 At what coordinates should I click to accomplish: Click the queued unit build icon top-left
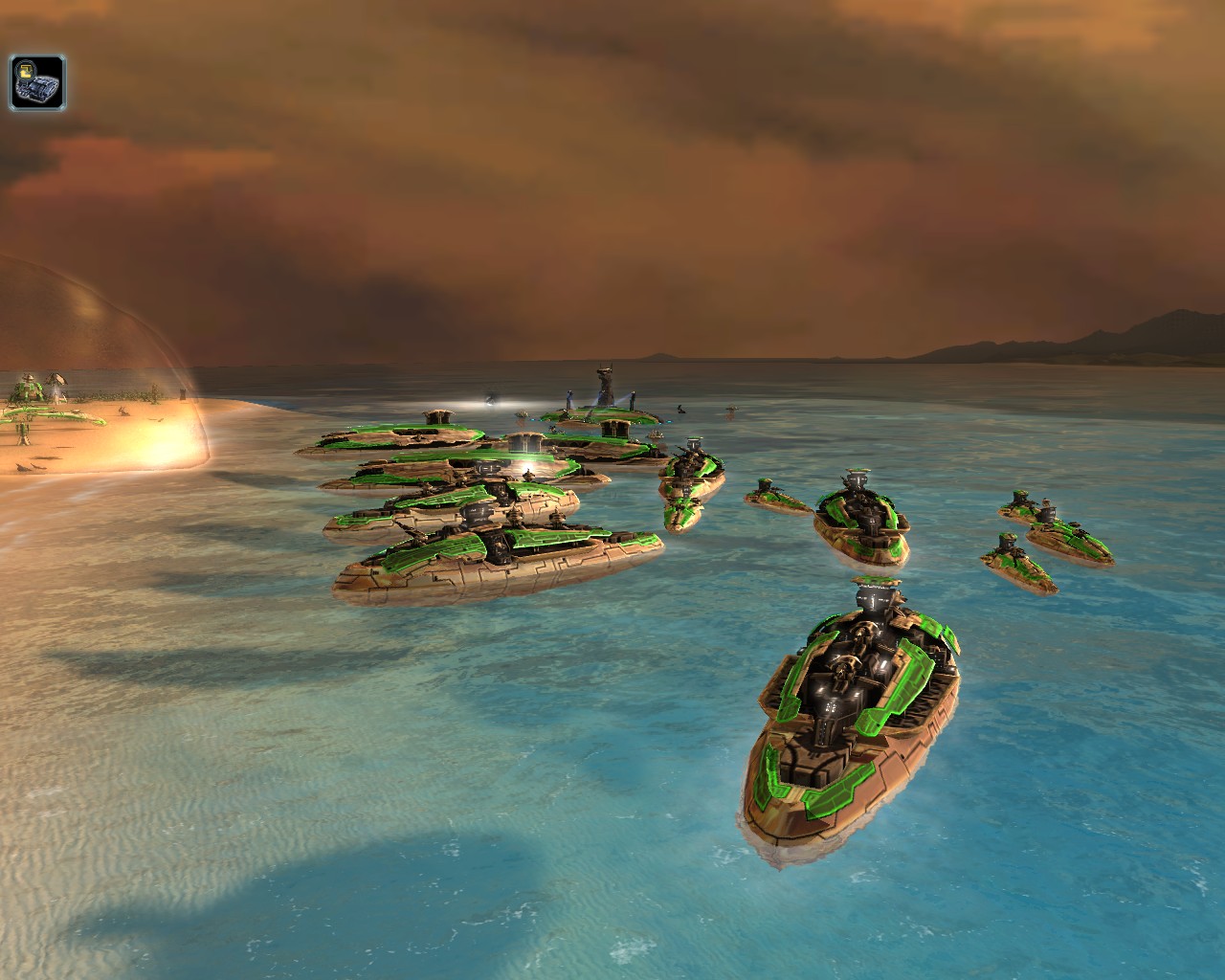pos(36,80)
